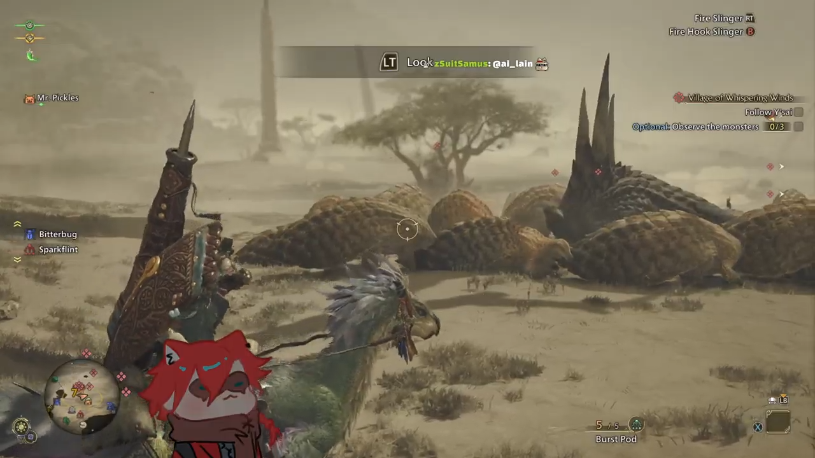Choose Sparkflint in the nearby items list

57,249
